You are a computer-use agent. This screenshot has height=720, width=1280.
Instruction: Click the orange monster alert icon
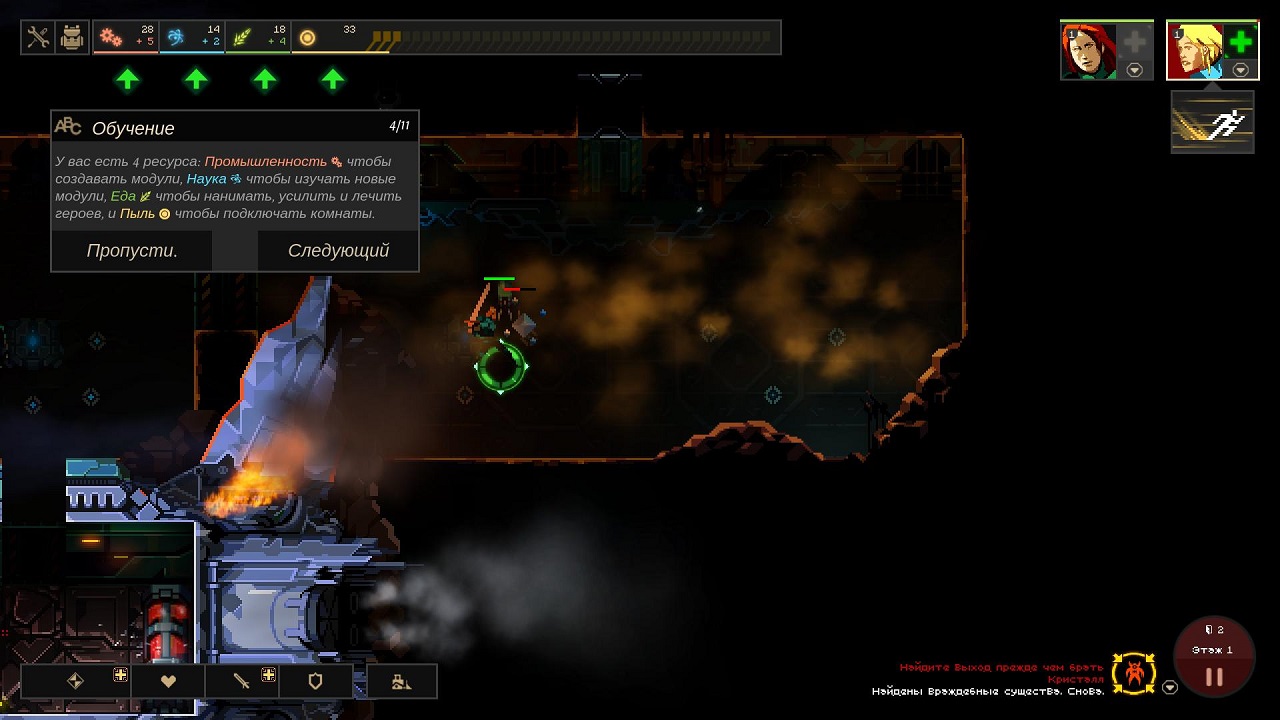(x=1134, y=674)
